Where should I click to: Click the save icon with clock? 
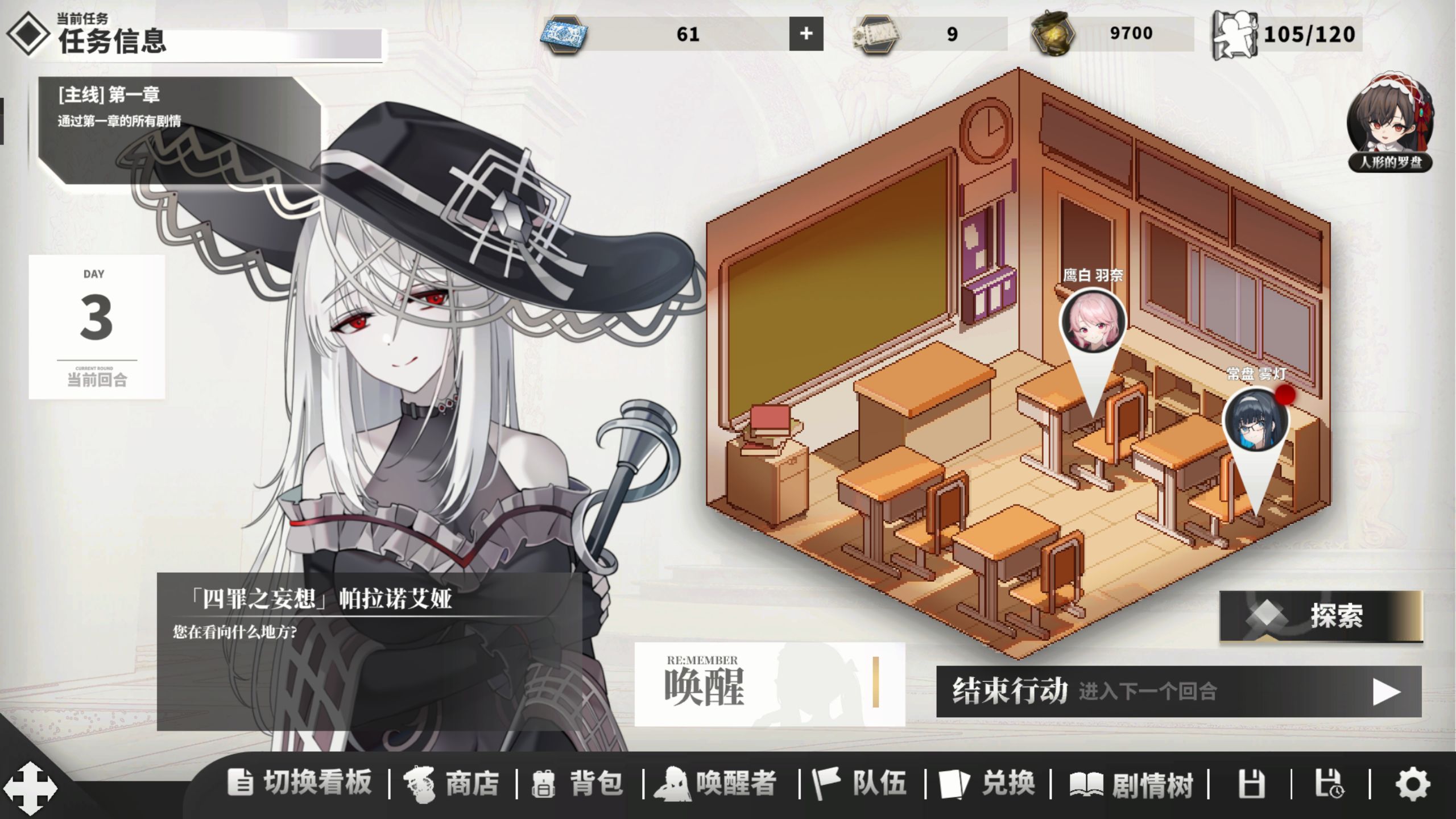point(1329,784)
